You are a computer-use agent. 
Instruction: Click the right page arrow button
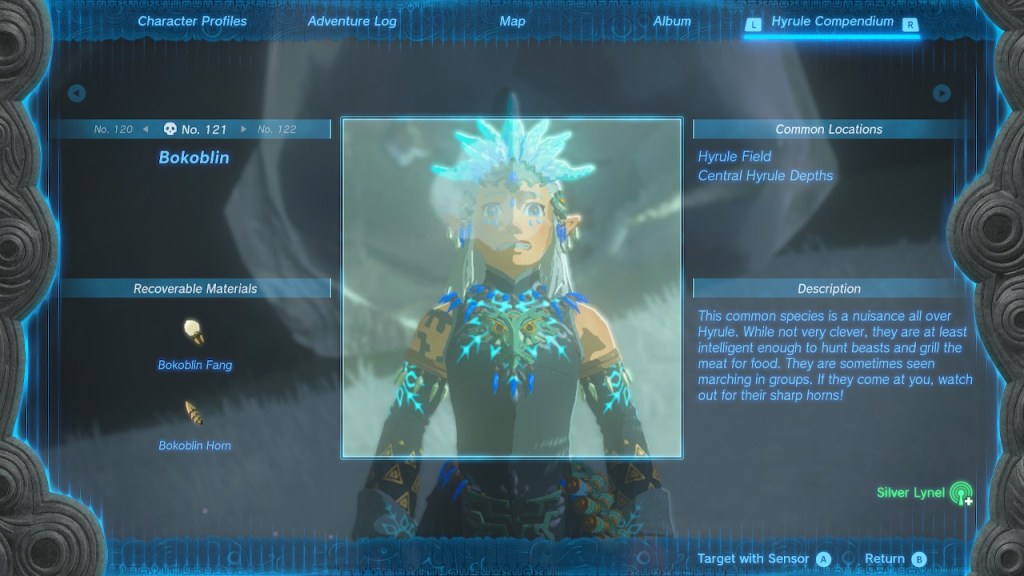[941, 93]
